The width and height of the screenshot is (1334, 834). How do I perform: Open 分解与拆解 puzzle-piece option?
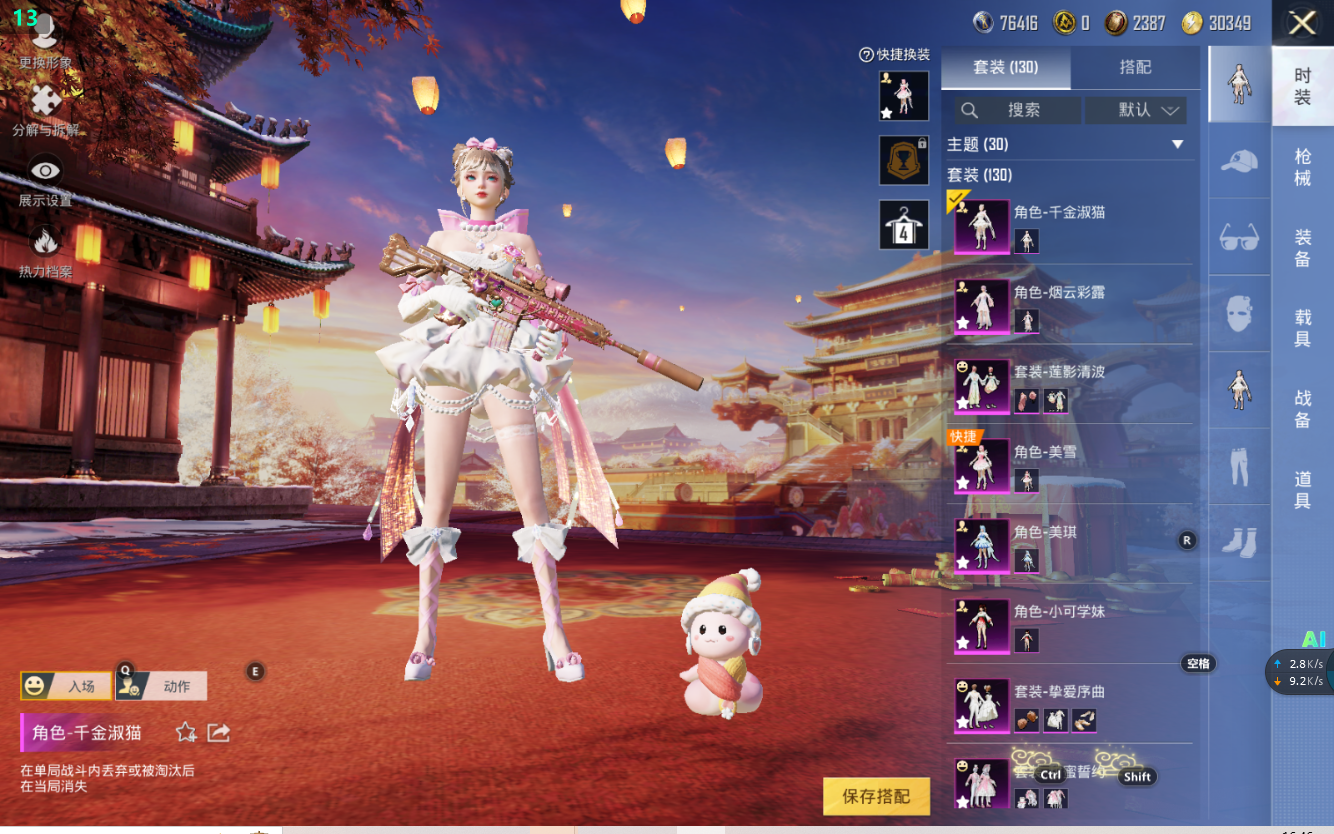click(x=45, y=108)
